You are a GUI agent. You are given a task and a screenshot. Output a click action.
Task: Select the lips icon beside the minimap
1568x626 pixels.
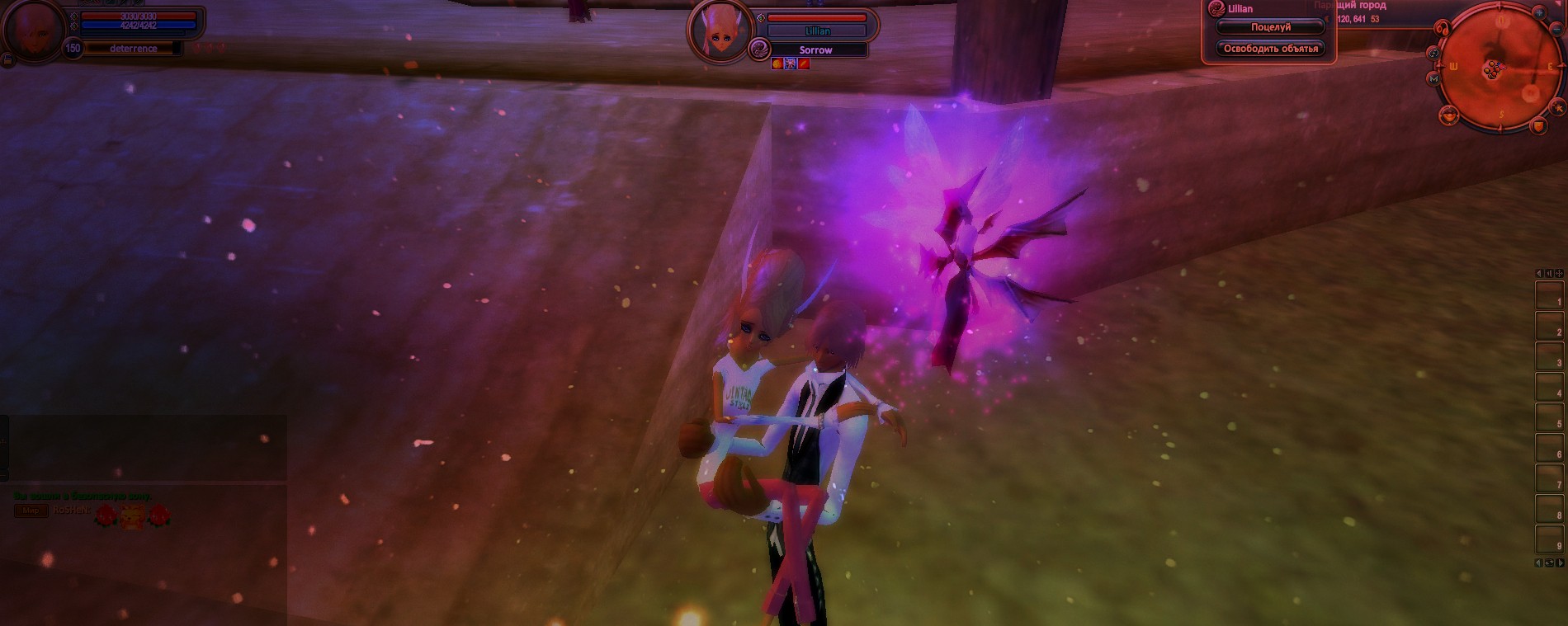(x=1449, y=116)
